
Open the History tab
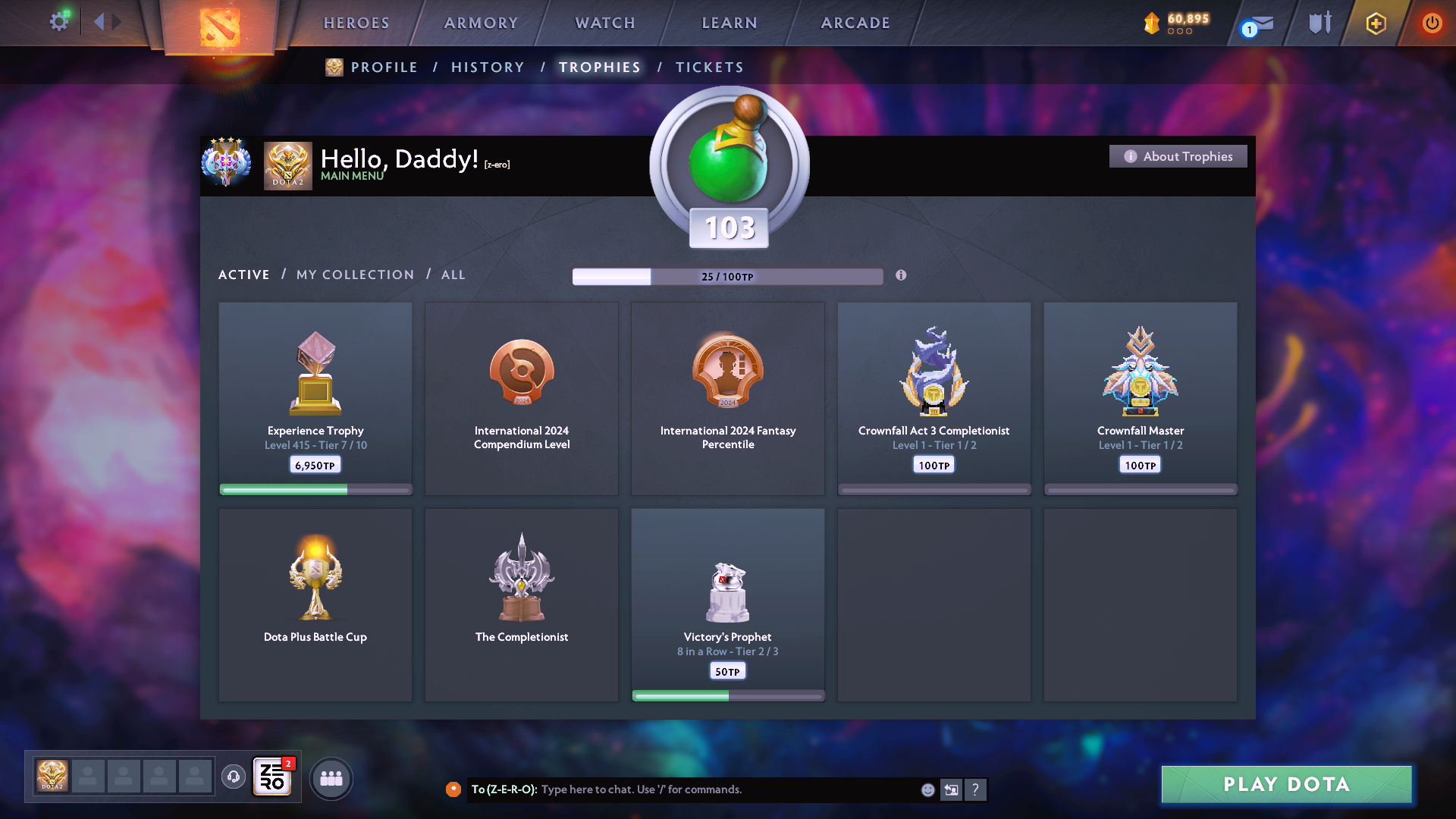488,67
